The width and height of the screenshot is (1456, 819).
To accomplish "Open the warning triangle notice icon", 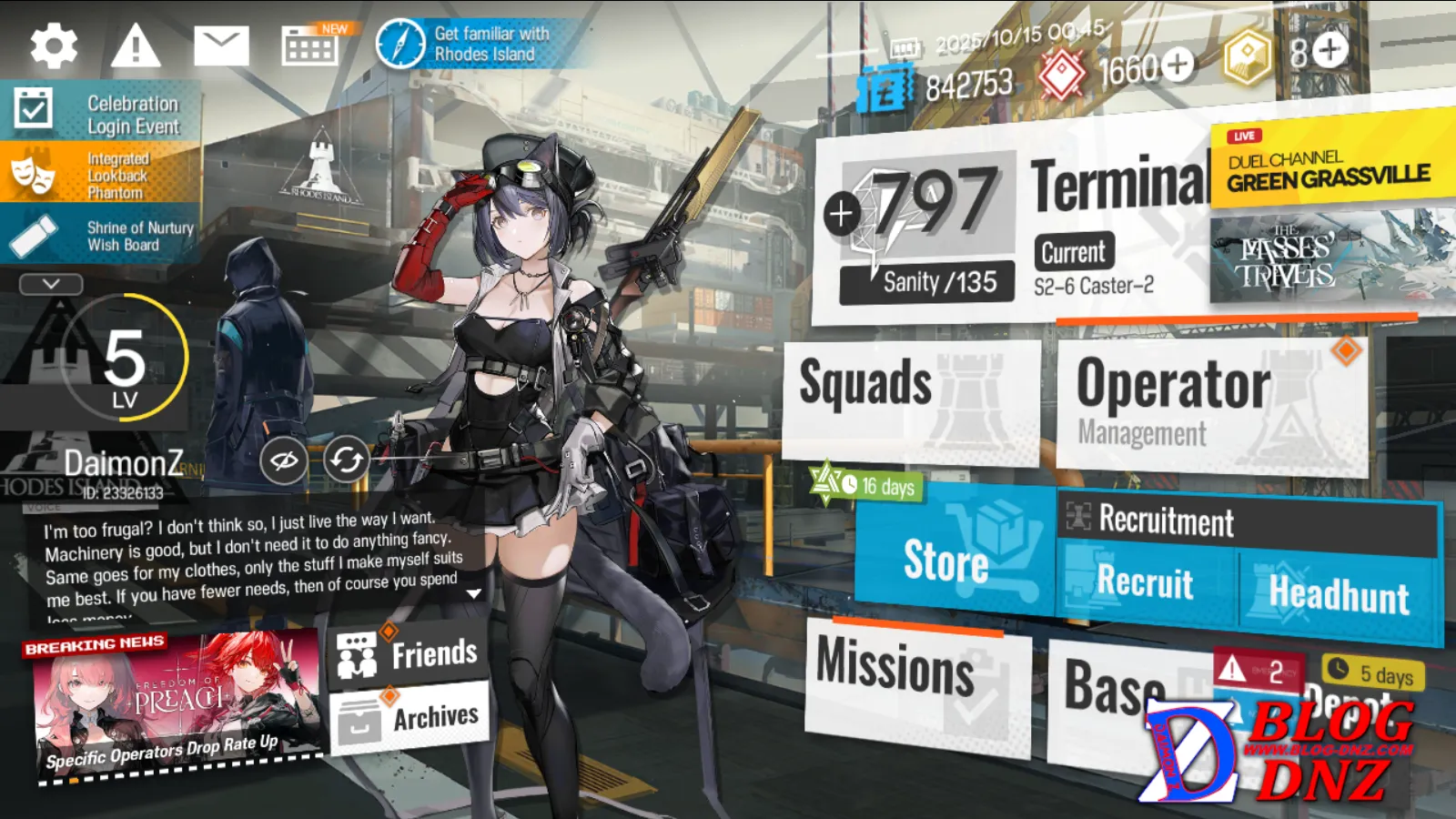I will (x=136, y=45).
